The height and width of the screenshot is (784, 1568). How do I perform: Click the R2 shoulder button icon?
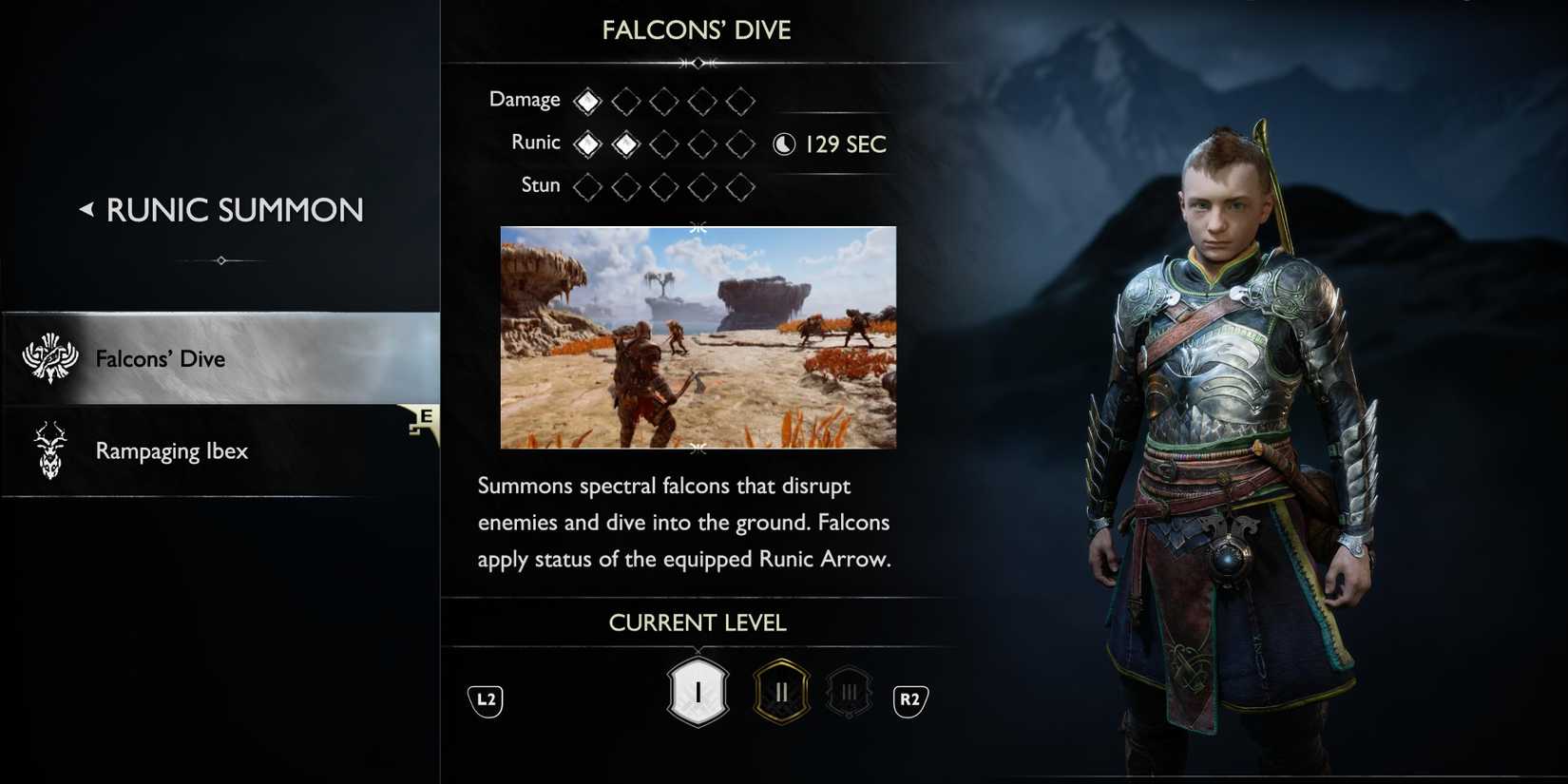[x=908, y=698]
